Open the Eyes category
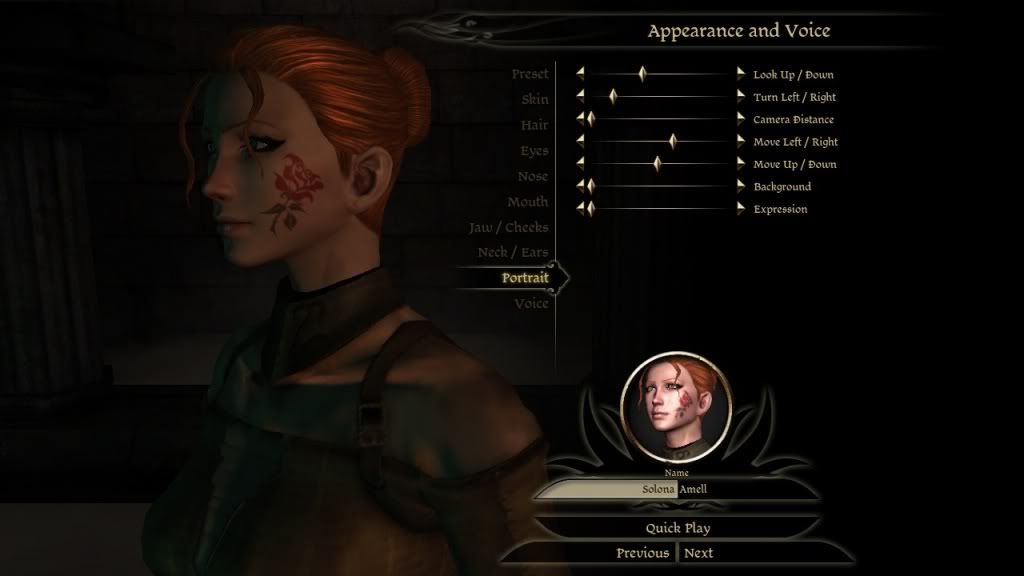Screen dimensions: 1024x576 point(534,151)
